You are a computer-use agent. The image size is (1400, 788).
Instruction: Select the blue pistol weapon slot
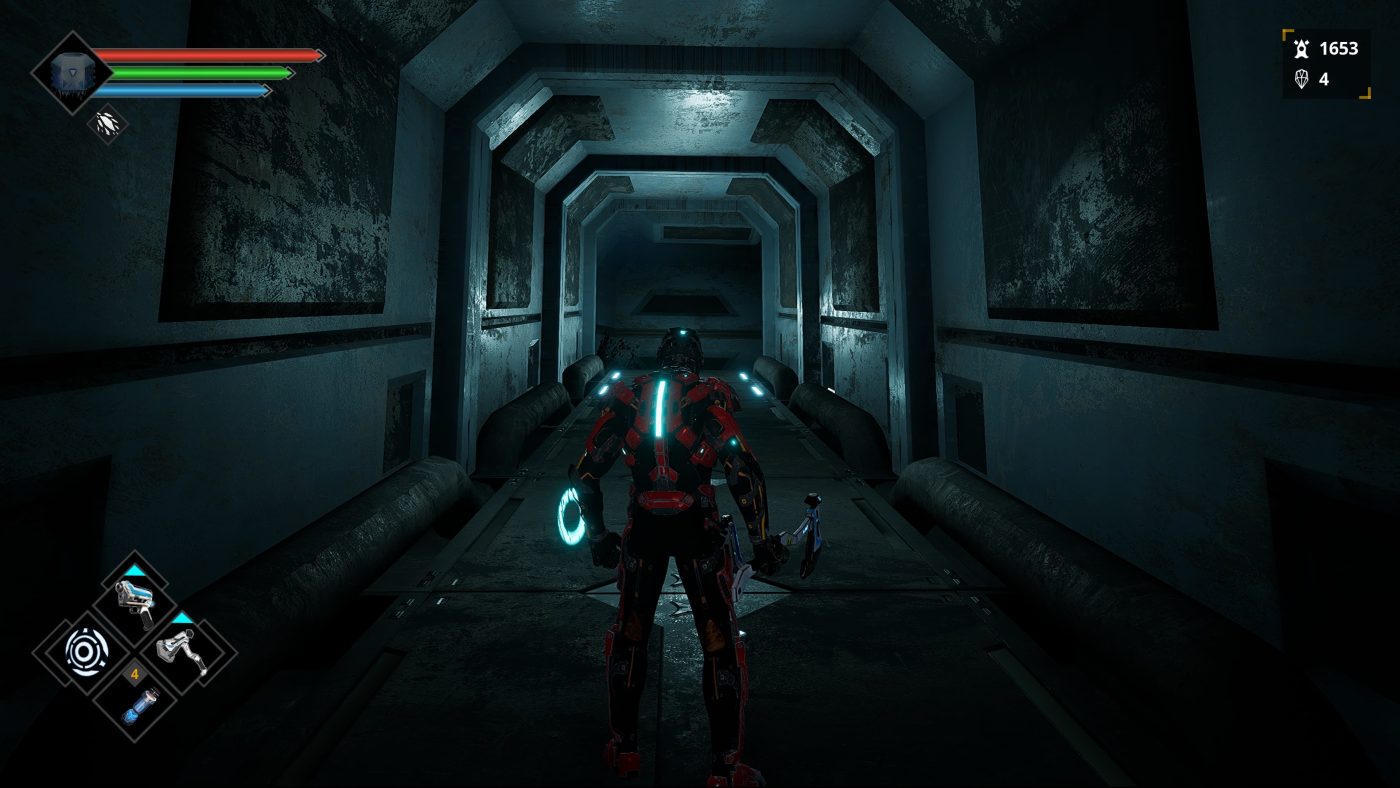pyautogui.click(x=135, y=602)
